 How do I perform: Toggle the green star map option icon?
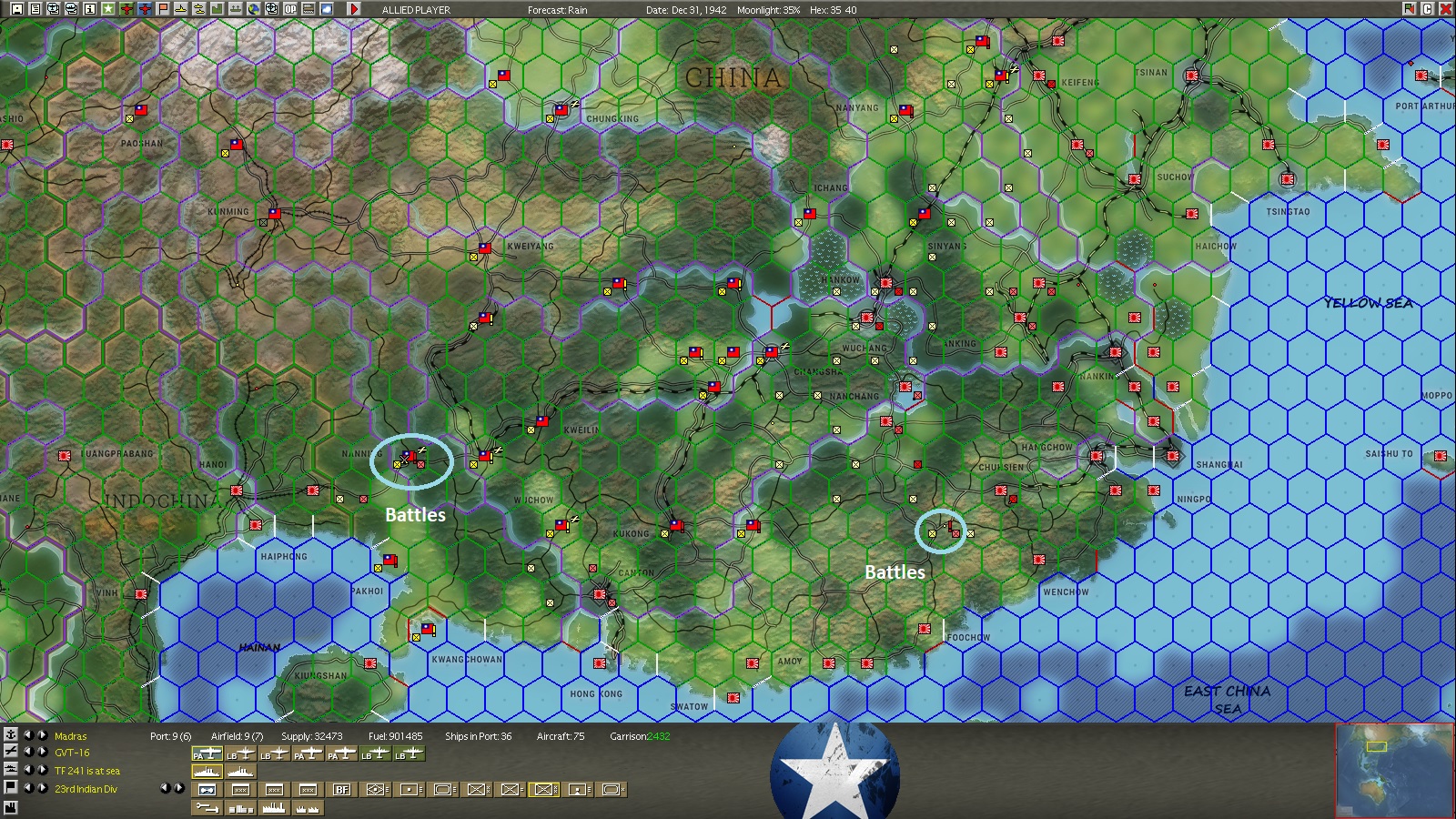pyautogui.click(x=108, y=8)
